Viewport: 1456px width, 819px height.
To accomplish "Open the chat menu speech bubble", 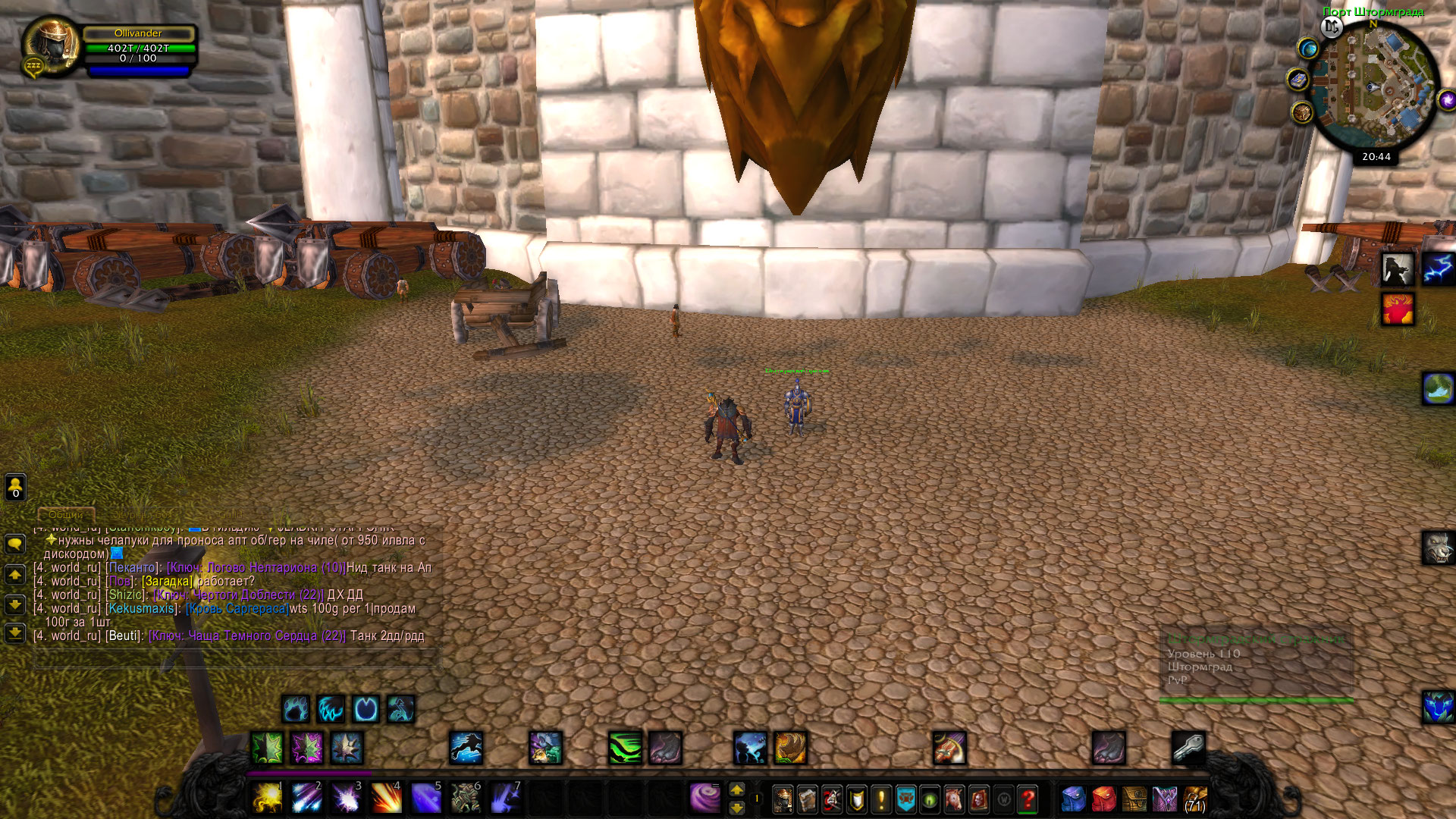I will (x=15, y=544).
